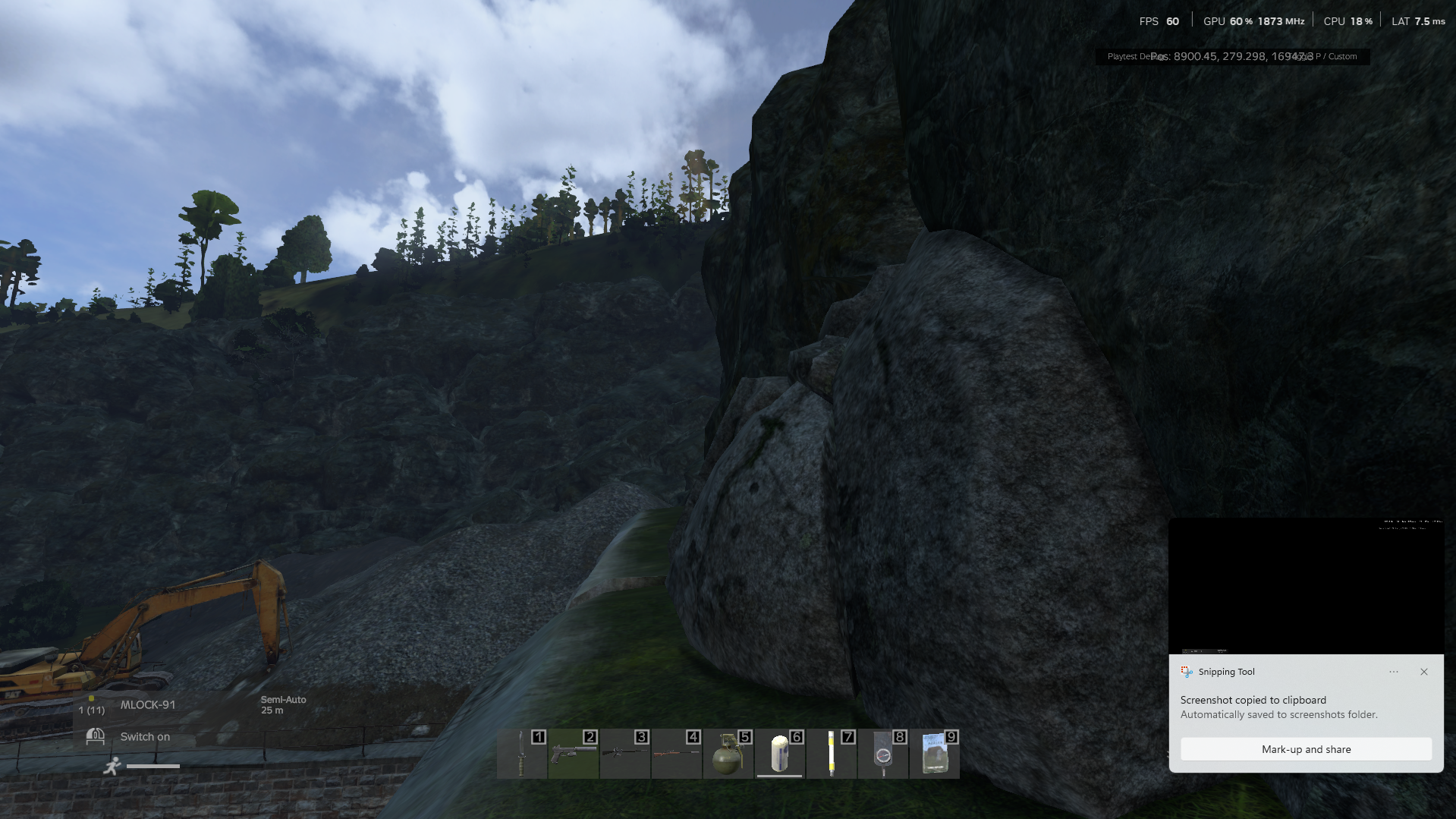Pick the frag grenade hotbar slot

[x=728, y=754]
